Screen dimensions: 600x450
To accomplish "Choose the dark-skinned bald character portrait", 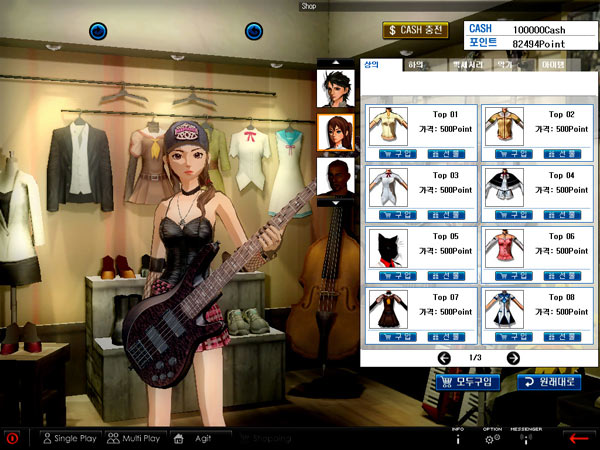I will (x=334, y=178).
